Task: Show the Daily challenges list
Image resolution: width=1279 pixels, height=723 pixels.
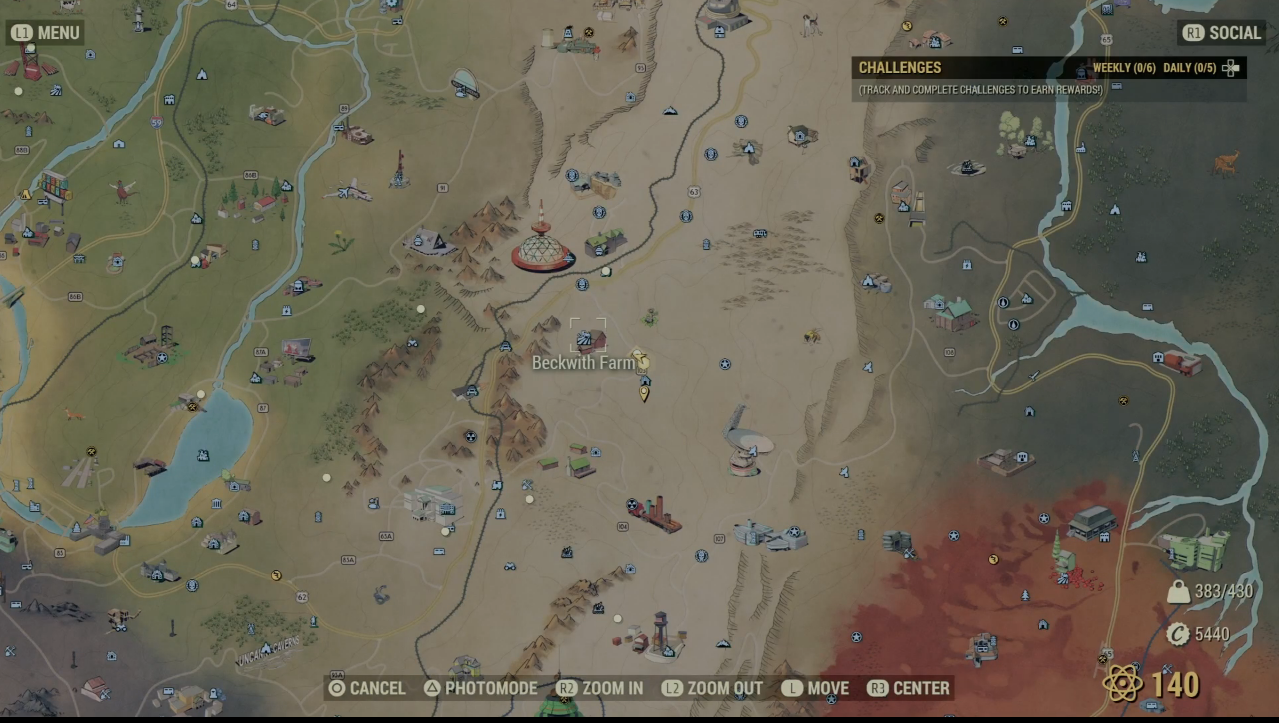Action: pos(1189,68)
